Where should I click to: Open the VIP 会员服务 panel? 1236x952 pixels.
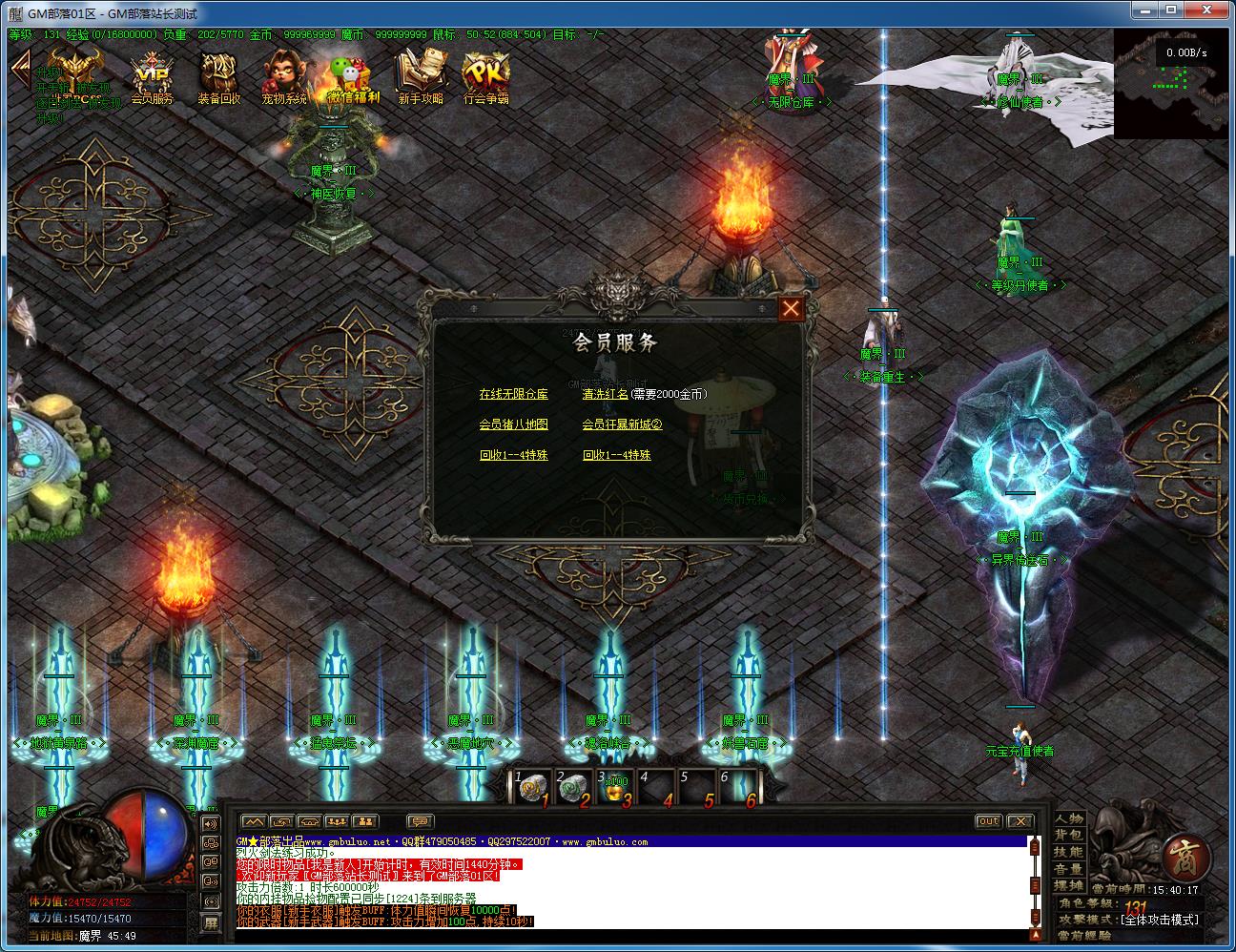(x=153, y=76)
